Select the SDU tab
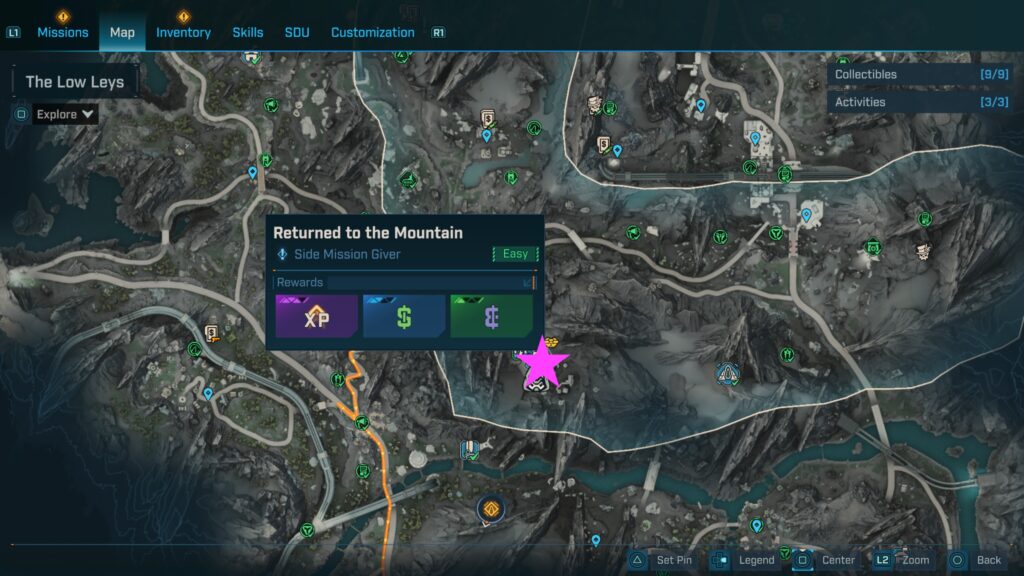The width and height of the screenshot is (1024, 576). [297, 32]
